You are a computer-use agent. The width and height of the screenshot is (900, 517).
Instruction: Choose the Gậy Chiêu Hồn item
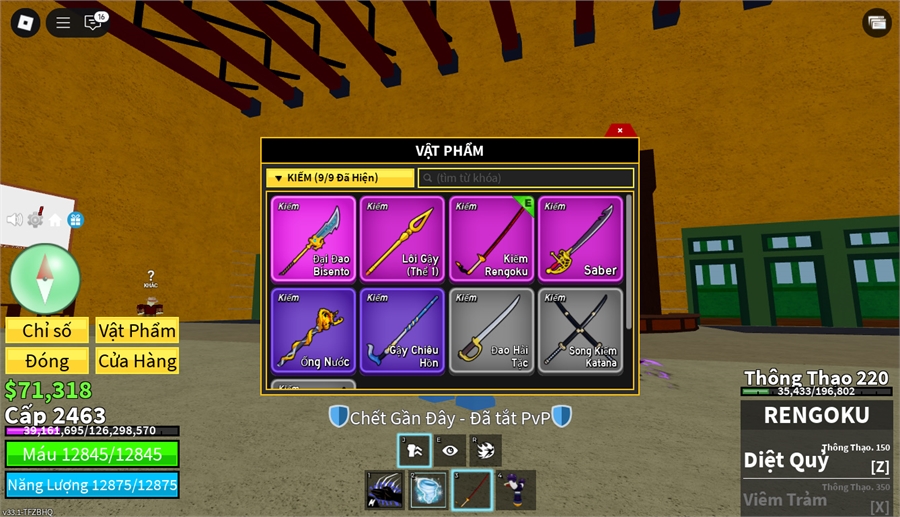pyautogui.click(x=402, y=330)
